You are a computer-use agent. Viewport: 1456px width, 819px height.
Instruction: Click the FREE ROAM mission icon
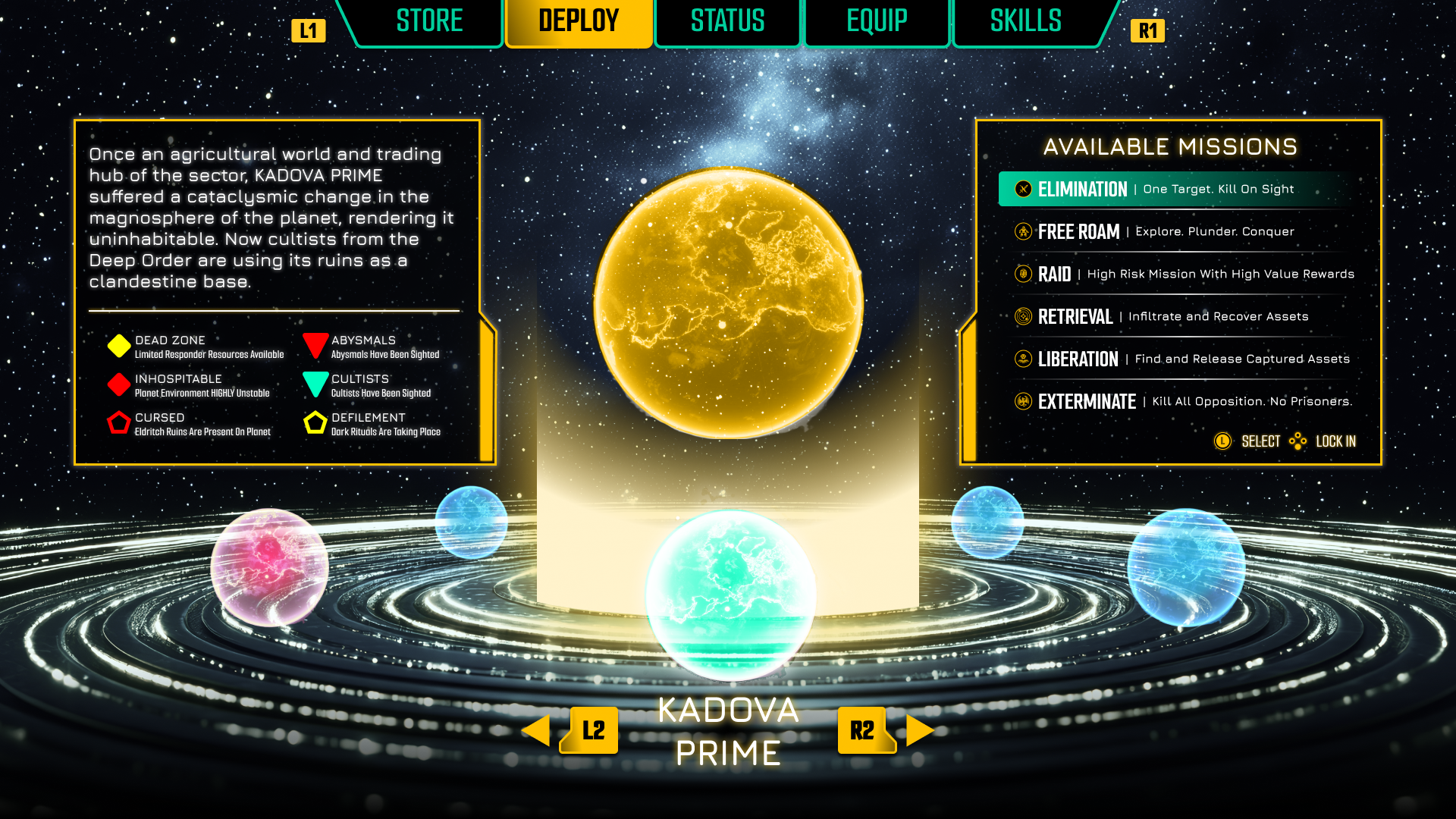coord(1022,231)
